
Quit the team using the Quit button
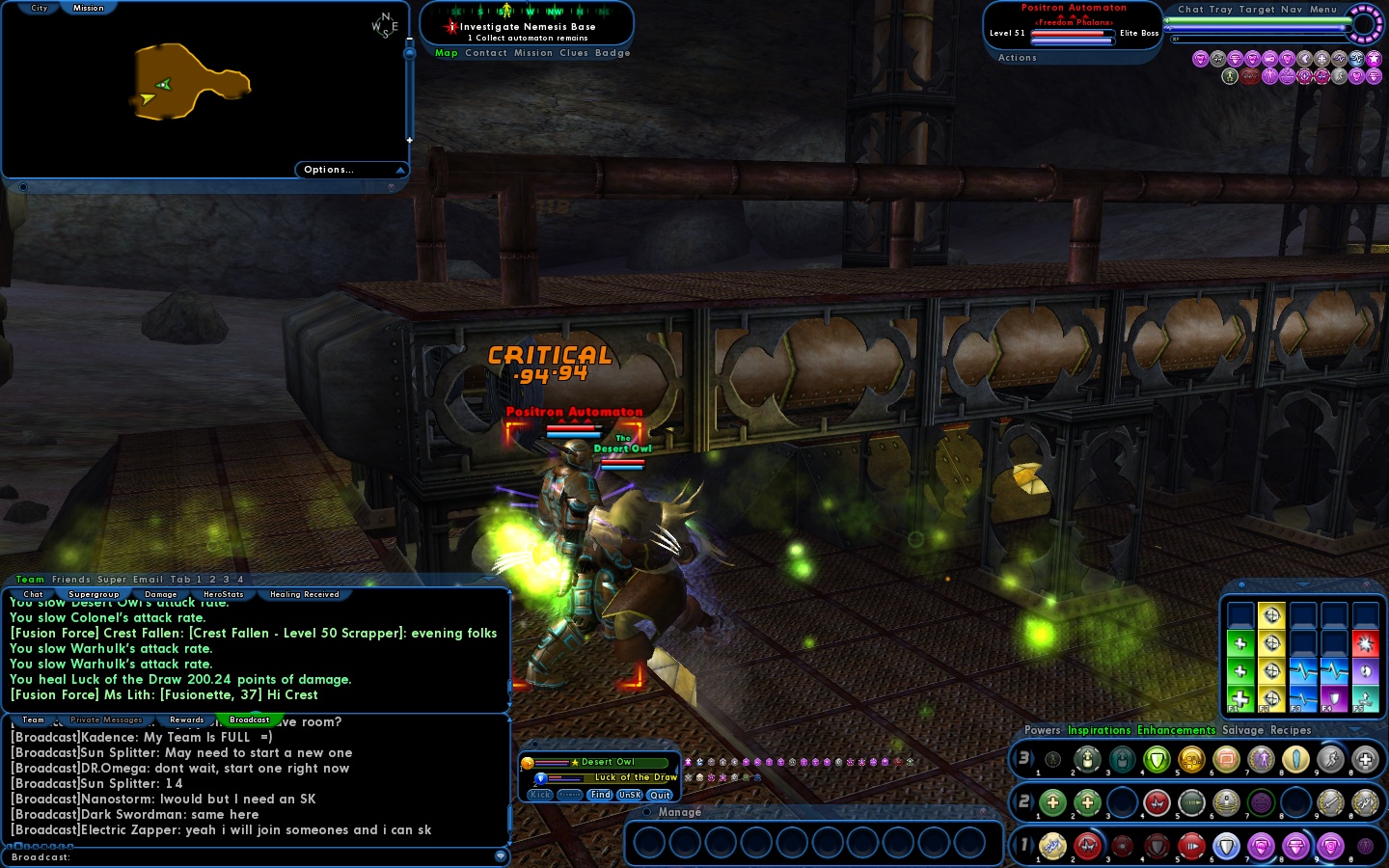coord(661,796)
